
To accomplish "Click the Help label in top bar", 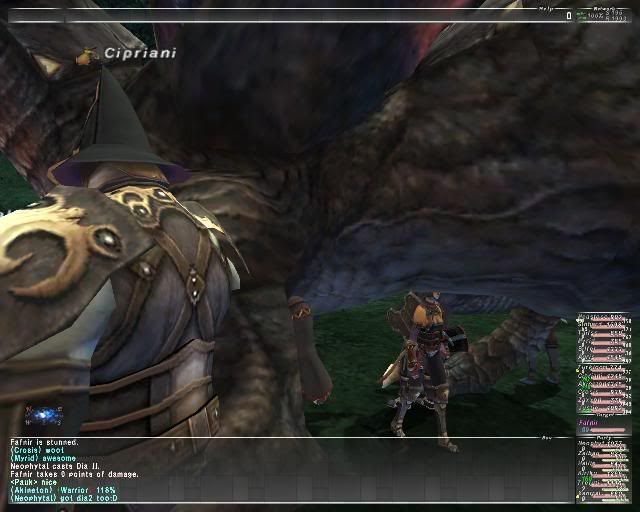I will [545, 9].
